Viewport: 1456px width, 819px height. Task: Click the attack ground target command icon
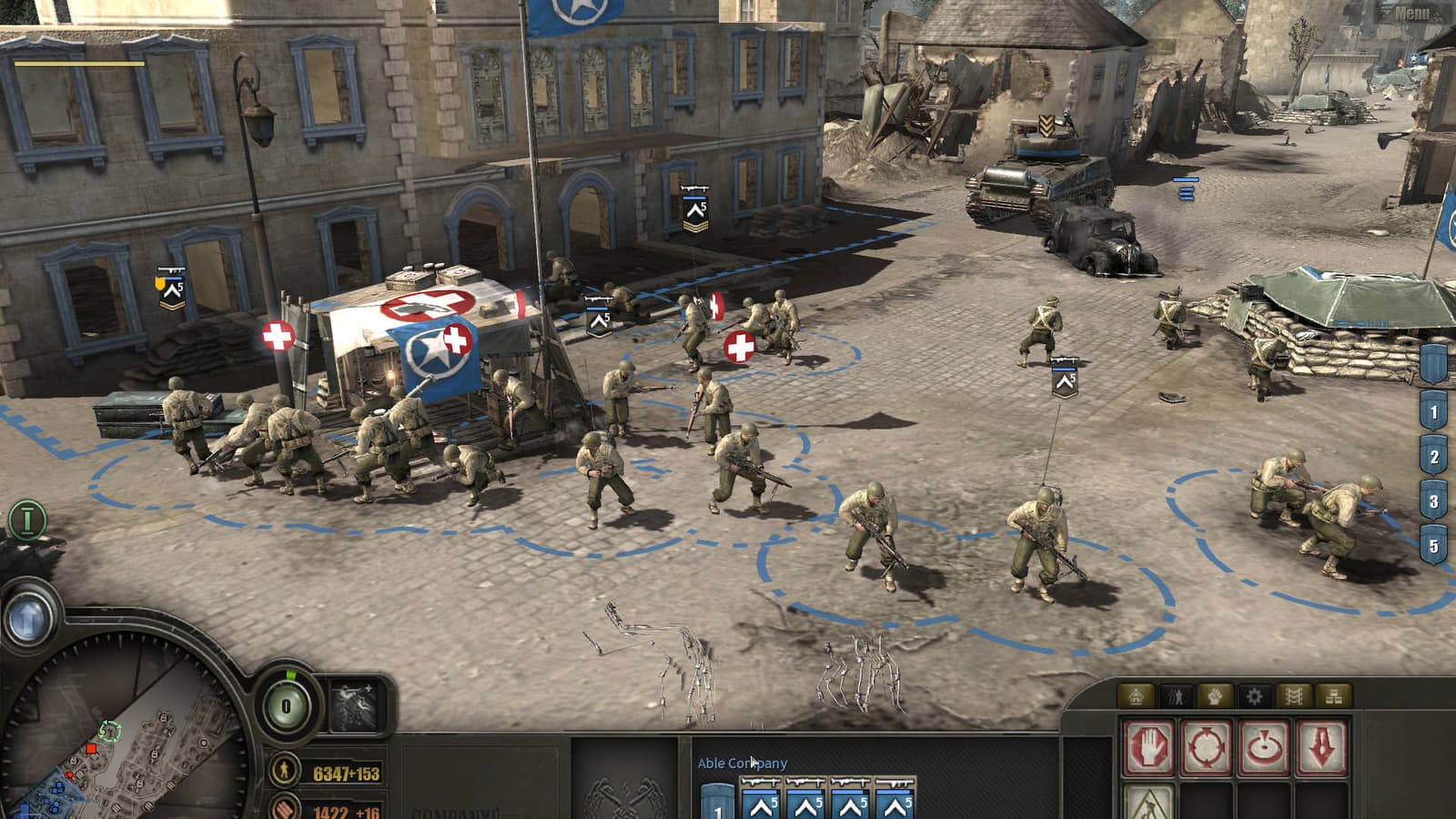[1265, 746]
